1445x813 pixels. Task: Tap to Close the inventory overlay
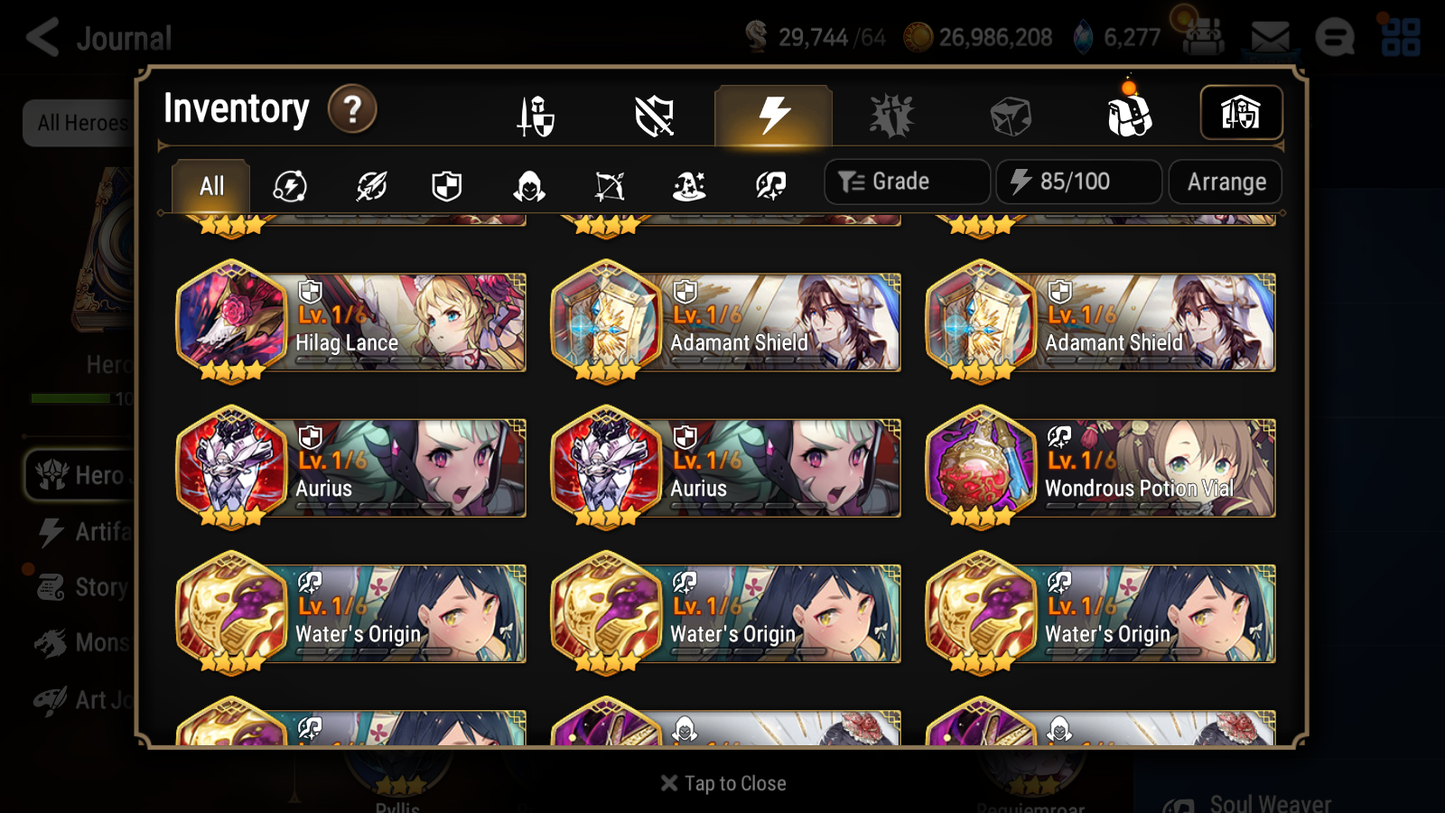(722, 783)
